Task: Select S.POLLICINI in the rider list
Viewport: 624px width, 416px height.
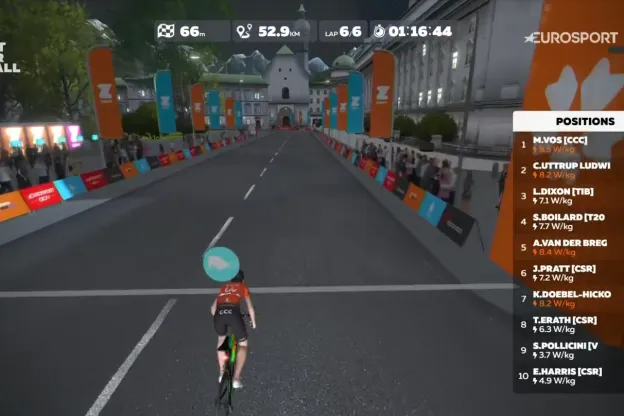Action: click(568, 350)
